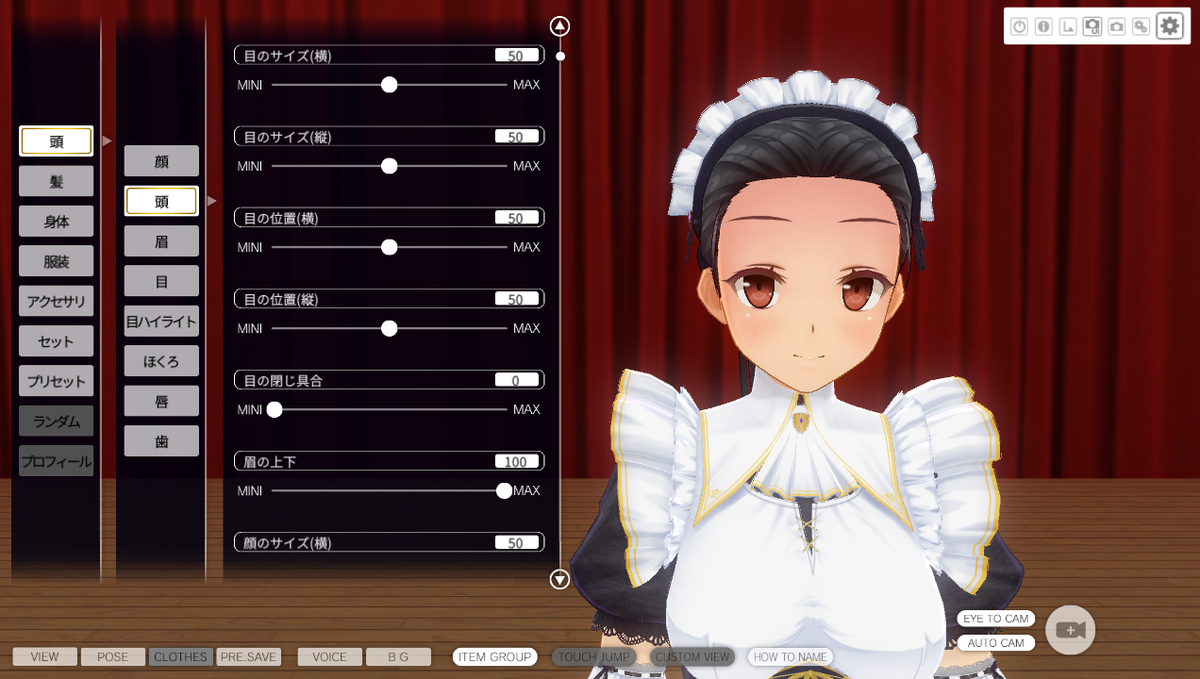This screenshot has height=679, width=1200.
Task: Toggle the CLOTHES button
Action: 181,657
